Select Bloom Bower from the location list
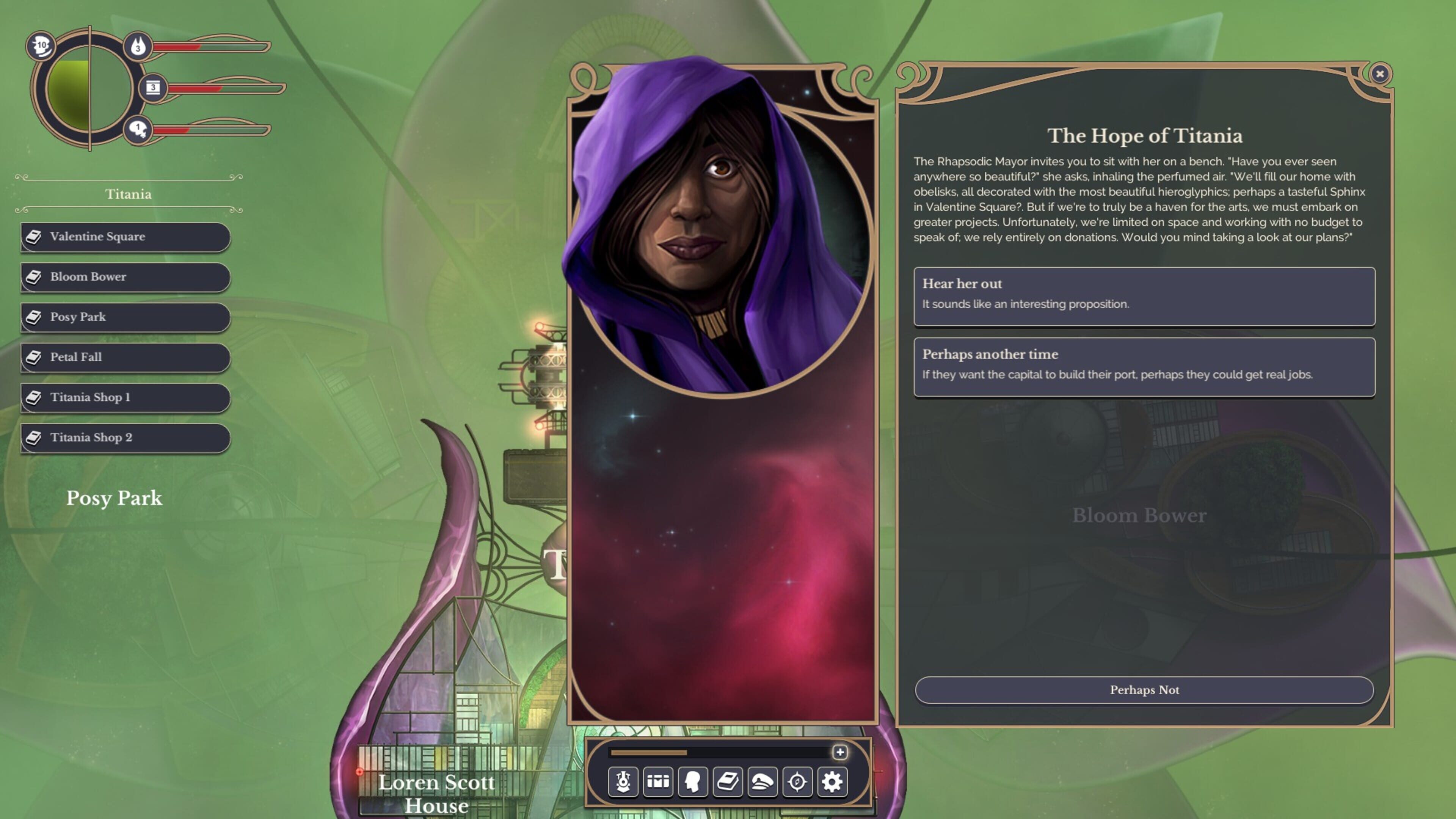 tap(126, 277)
